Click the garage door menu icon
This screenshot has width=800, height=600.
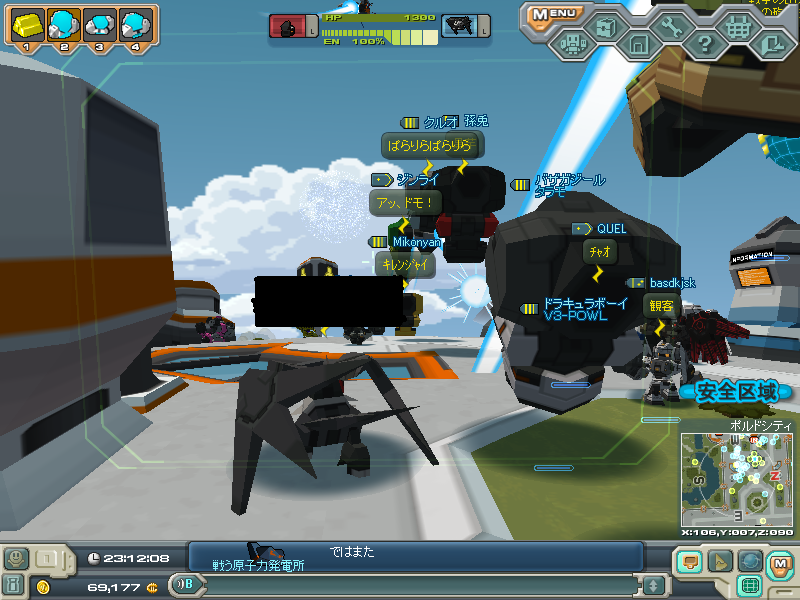click(x=639, y=44)
